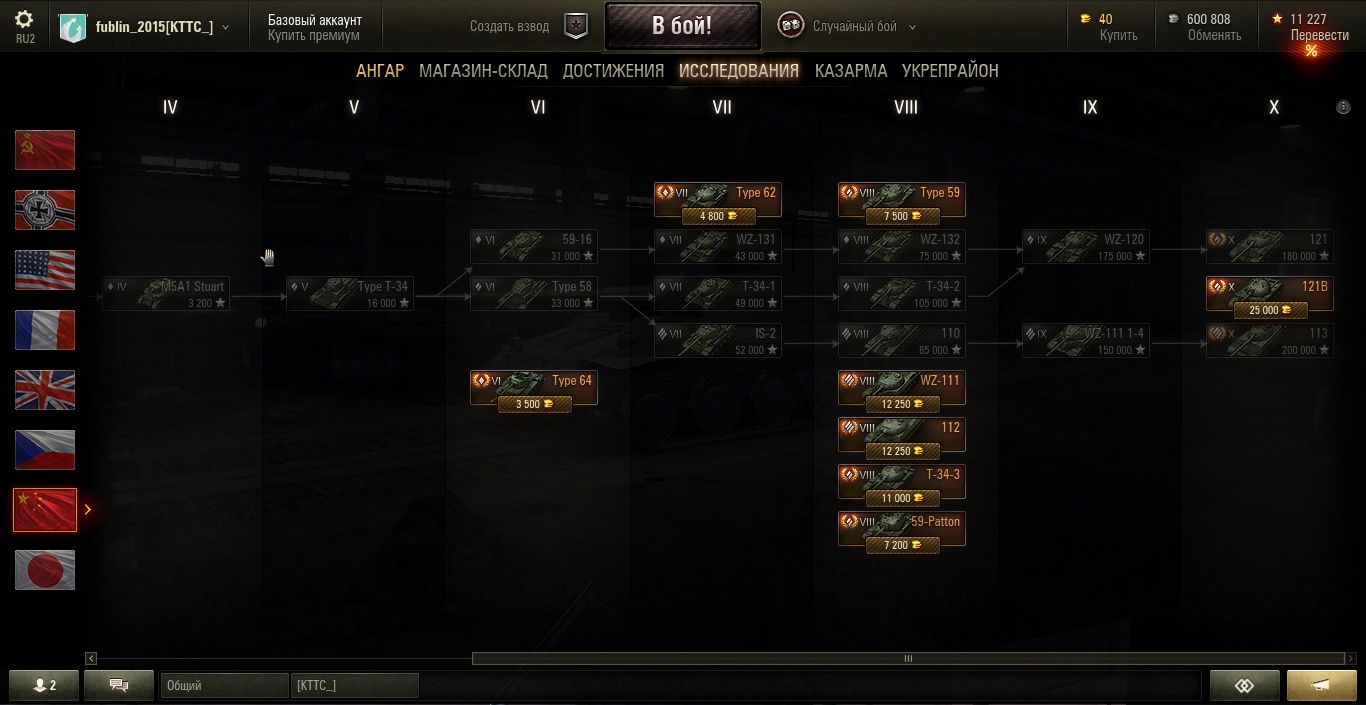The width and height of the screenshot is (1366, 705).
Task: Open the settings gear menu
Action: (x=25, y=20)
